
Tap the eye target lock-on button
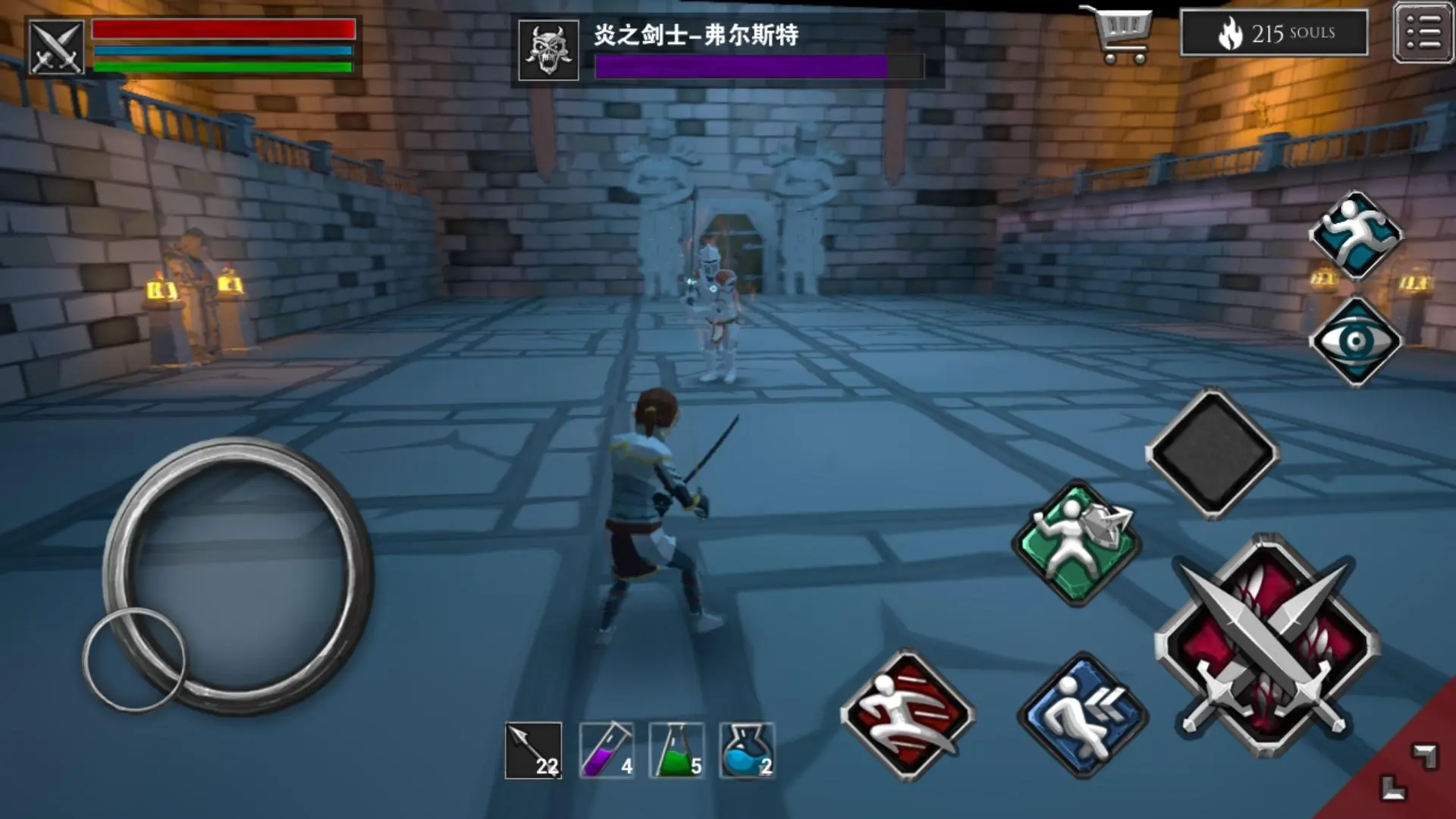coord(1356,341)
